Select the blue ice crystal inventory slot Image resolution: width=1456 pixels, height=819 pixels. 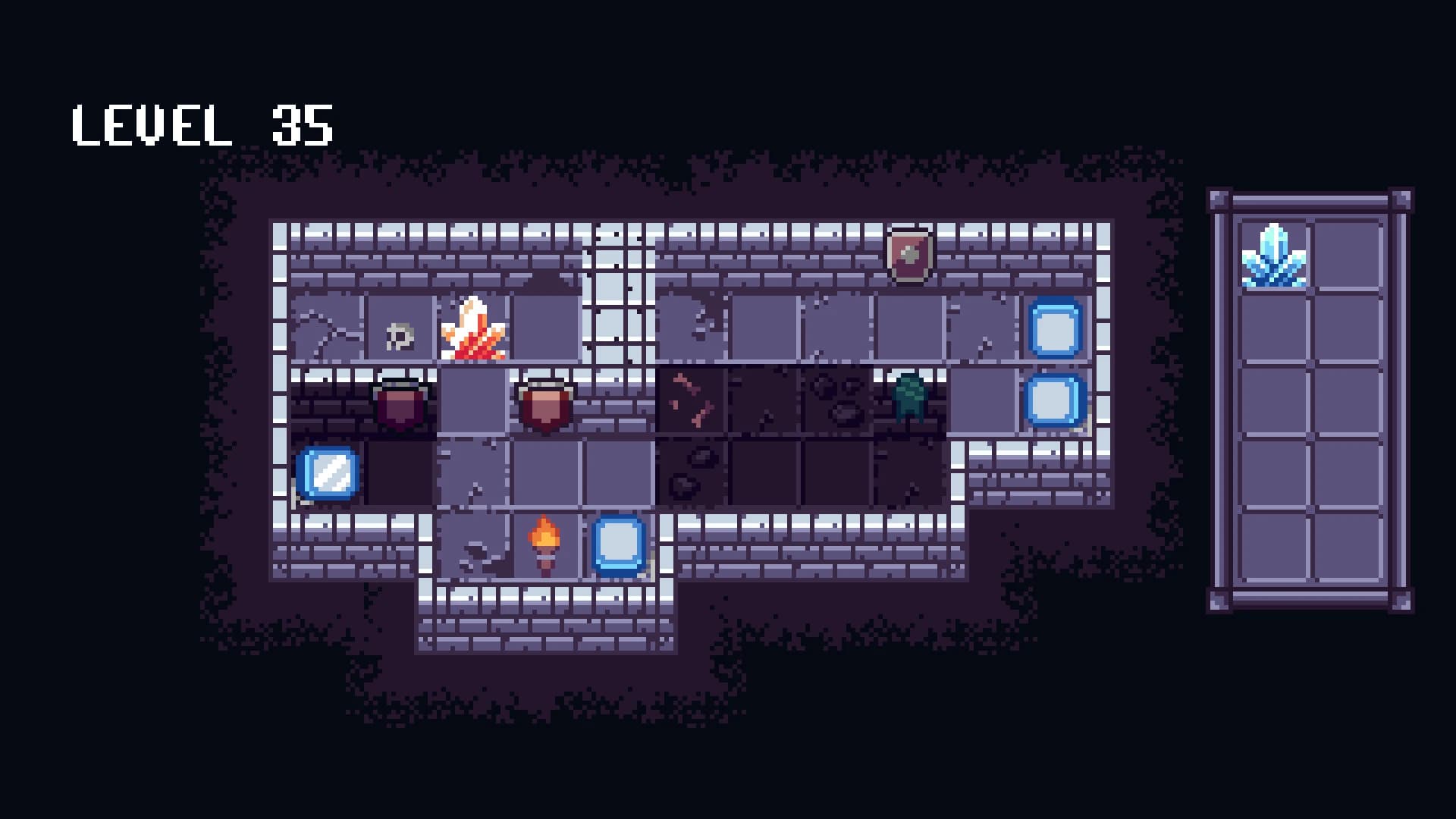(1274, 256)
